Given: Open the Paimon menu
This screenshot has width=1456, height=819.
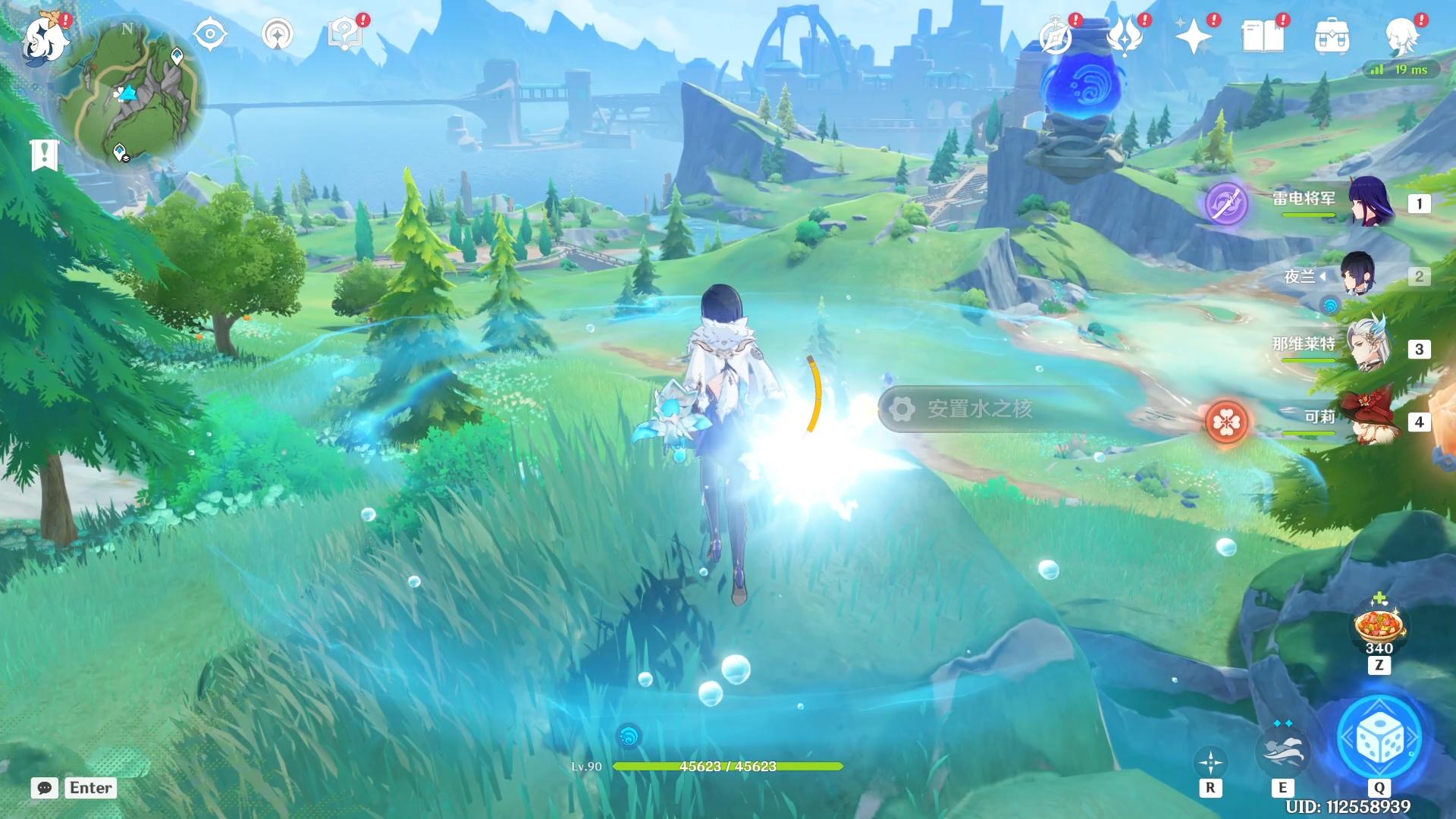Looking at the screenshot, I should pos(45,38).
